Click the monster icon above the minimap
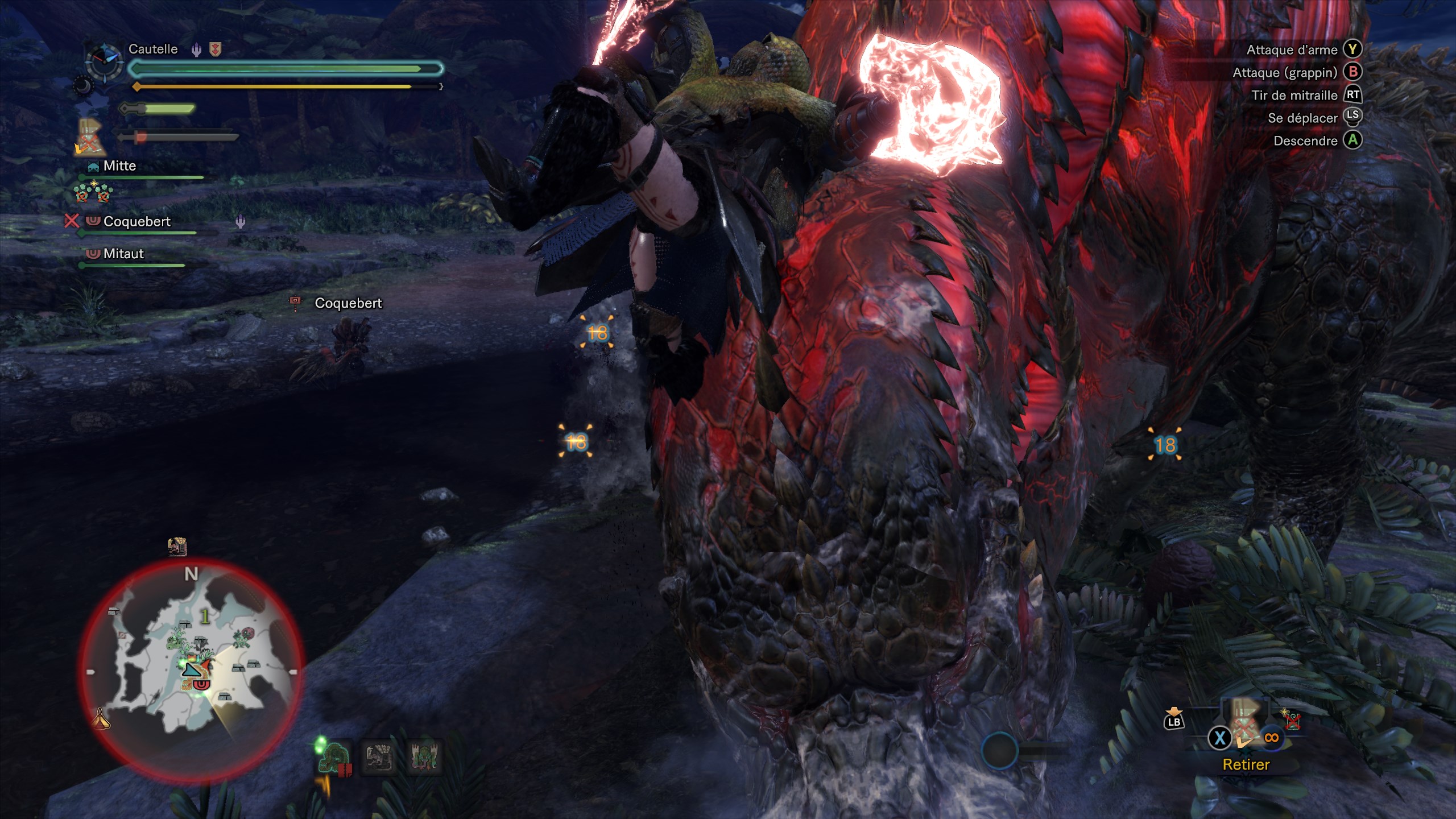The height and width of the screenshot is (819, 1456). click(178, 547)
